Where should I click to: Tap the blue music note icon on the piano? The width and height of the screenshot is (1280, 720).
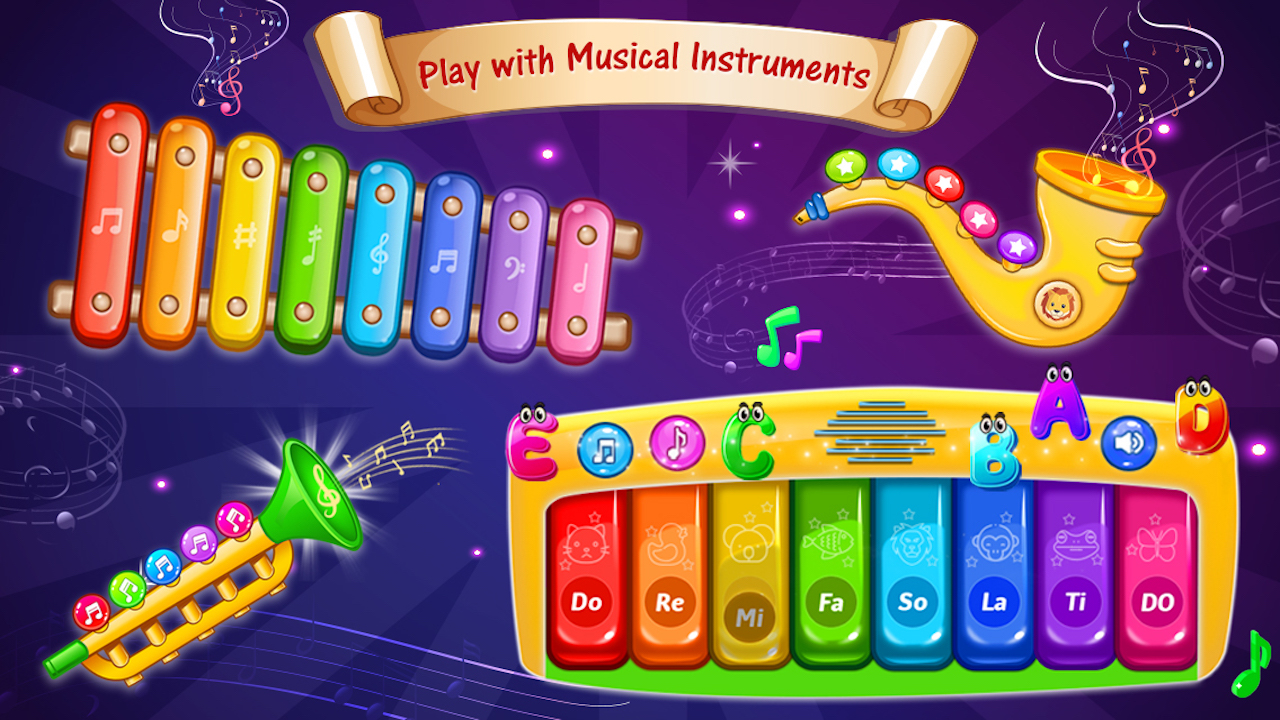(x=602, y=447)
